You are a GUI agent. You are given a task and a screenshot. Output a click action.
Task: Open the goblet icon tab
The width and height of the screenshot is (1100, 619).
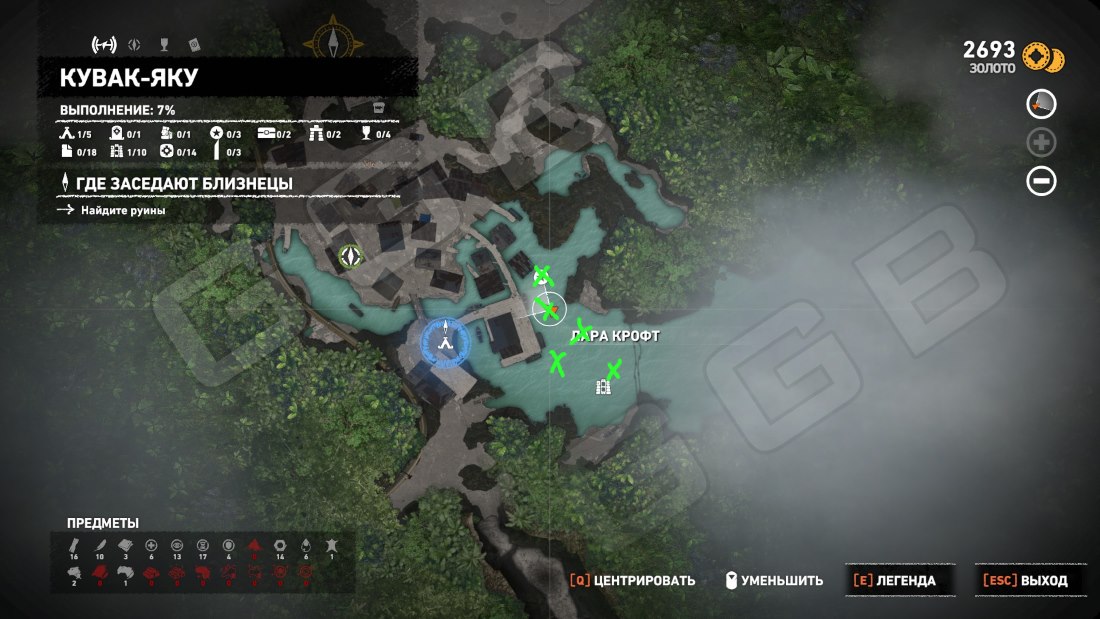163,44
